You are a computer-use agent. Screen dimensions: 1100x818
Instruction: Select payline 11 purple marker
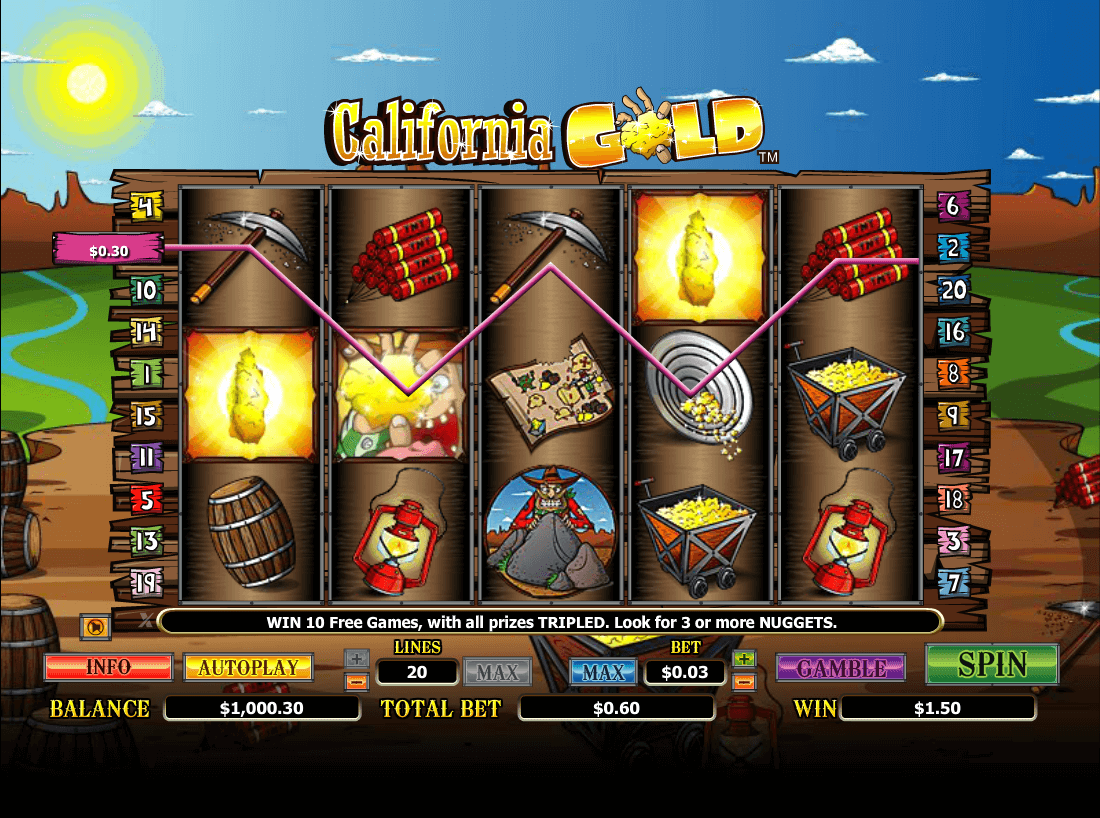[x=146, y=457]
